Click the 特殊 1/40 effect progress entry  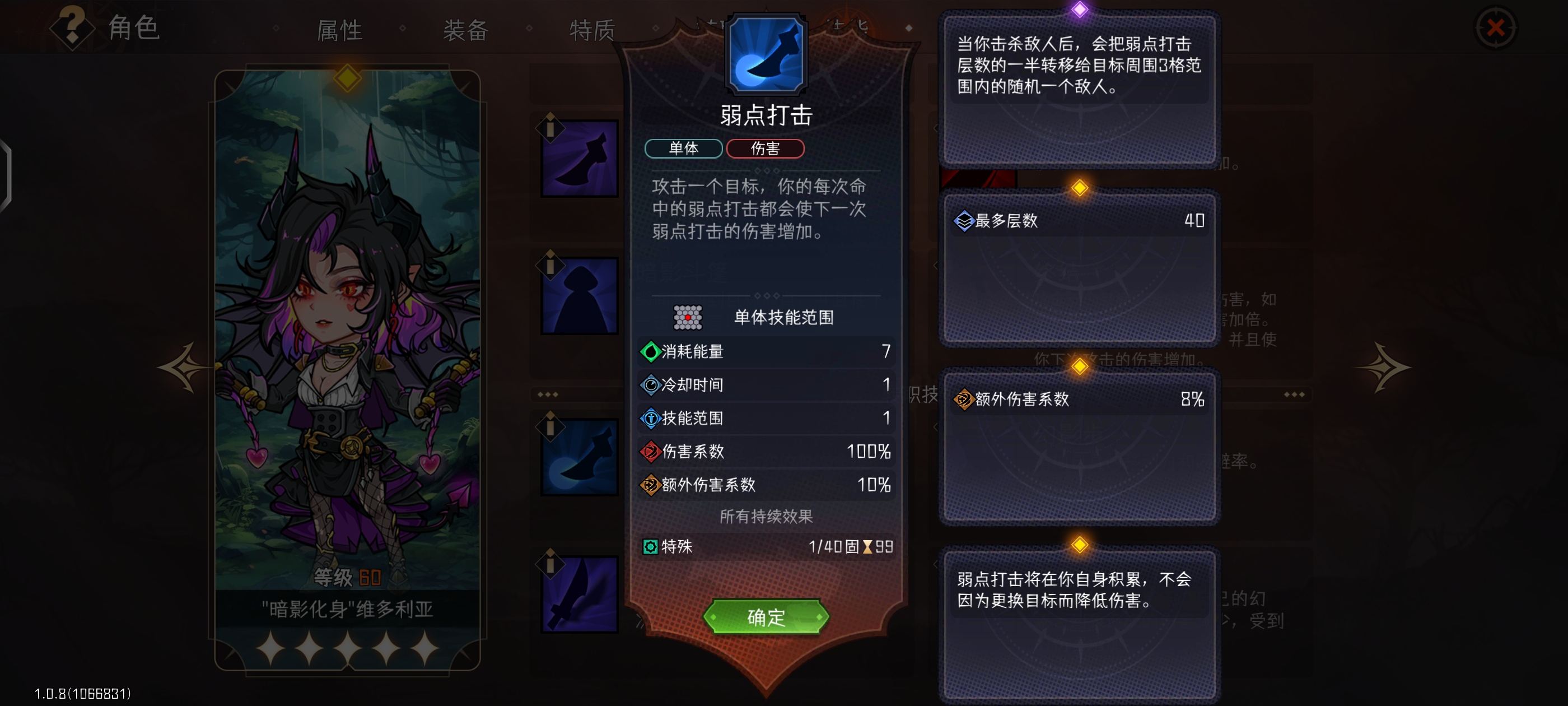click(x=766, y=548)
